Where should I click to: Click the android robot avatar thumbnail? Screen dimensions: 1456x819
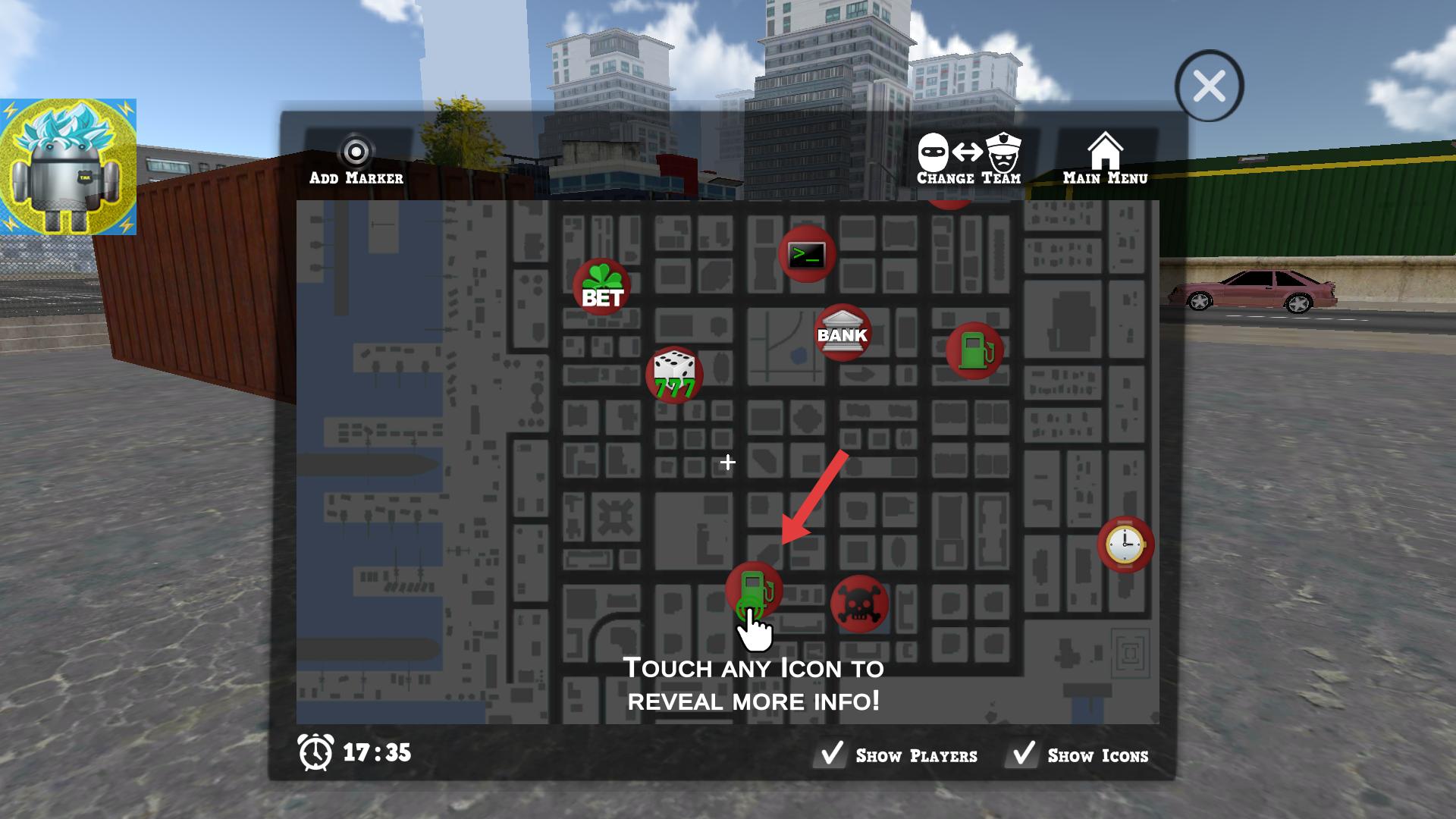68,167
